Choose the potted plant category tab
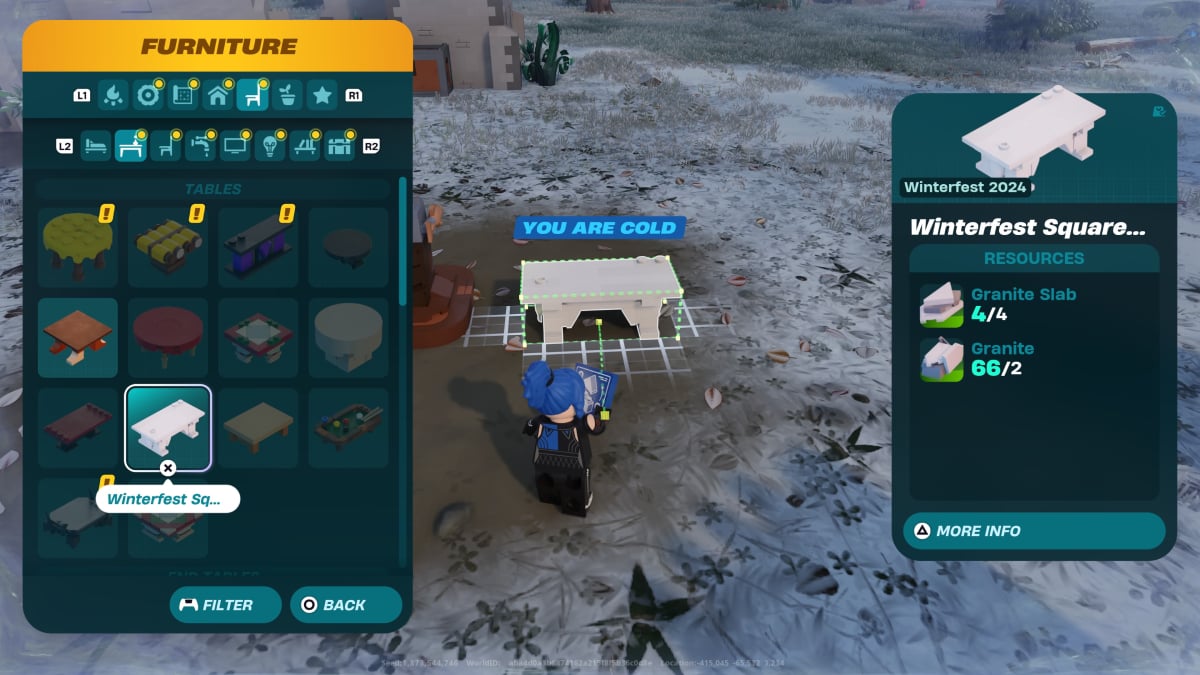Screen dimensions: 1200x675 tap(287, 96)
